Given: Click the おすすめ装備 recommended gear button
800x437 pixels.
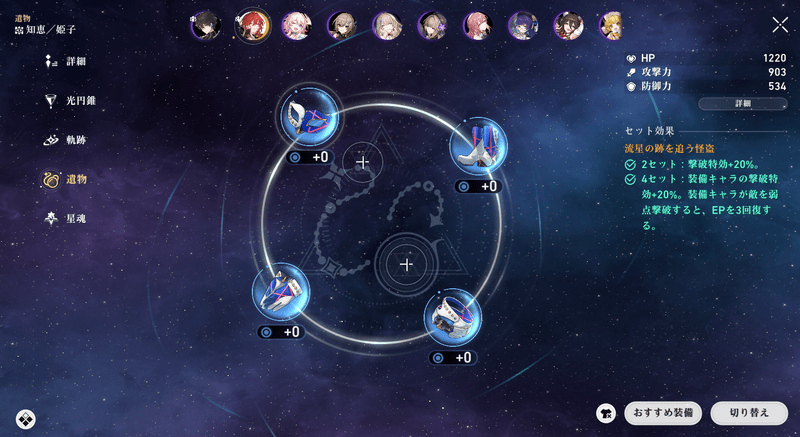Looking at the screenshot, I should tap(662, 413).
